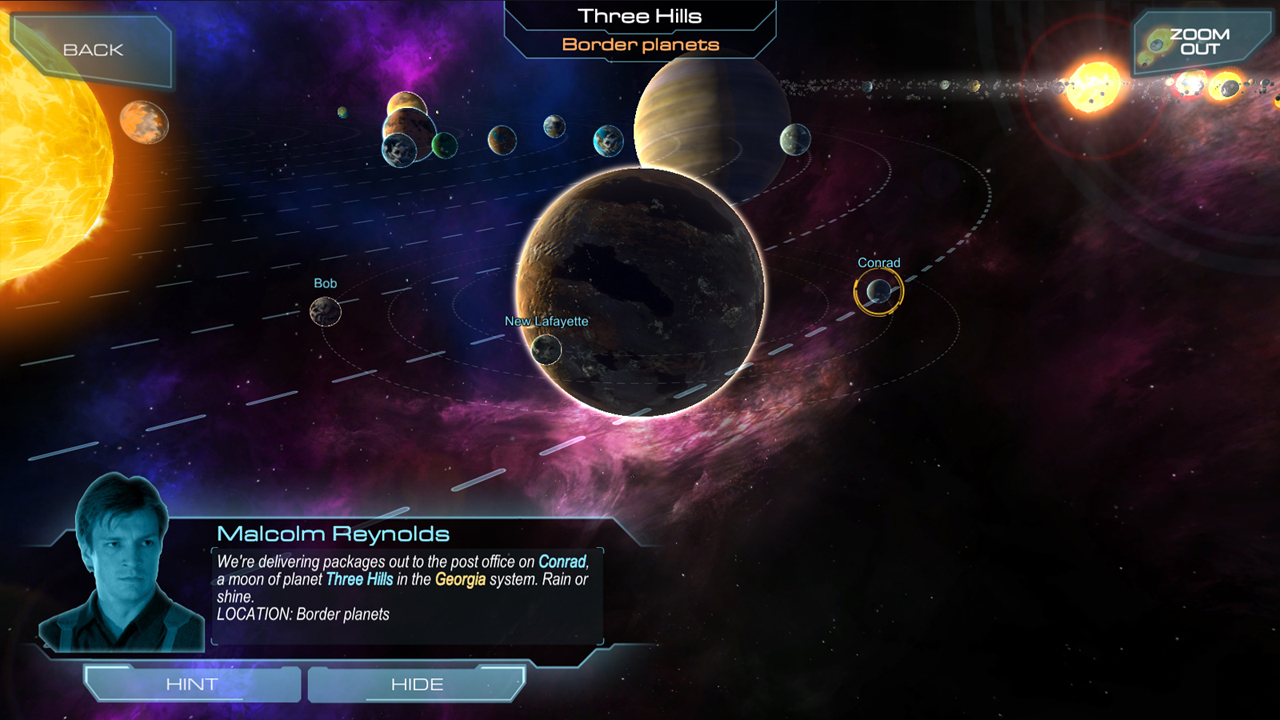Click the Three Hills title banner
Image resolution: width=1280 pixels, height=720 pixels.
(640, 15)
